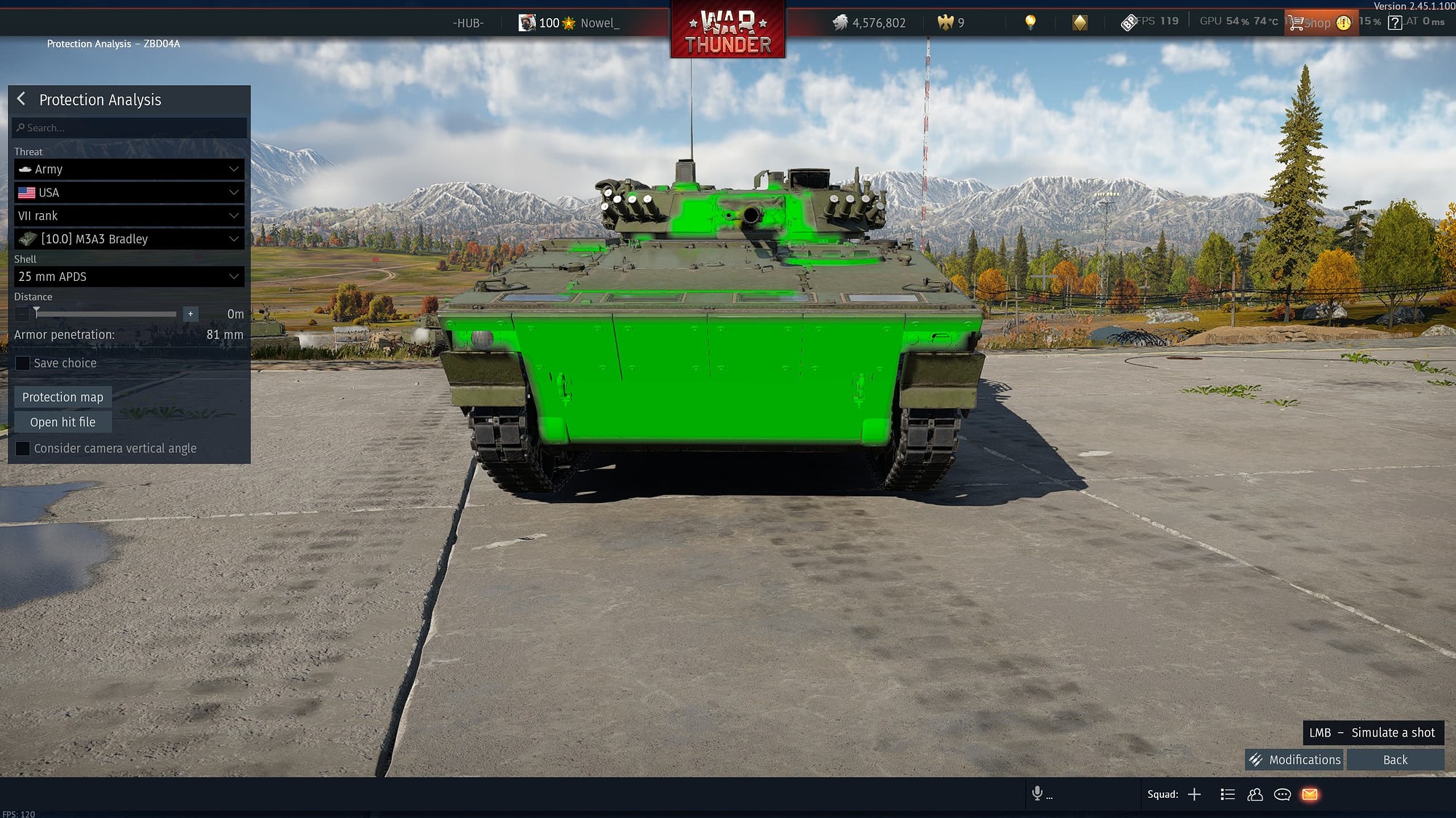Click the microphone voice chat icon
Screen dimensions: 1456x818
point(1037,794)
